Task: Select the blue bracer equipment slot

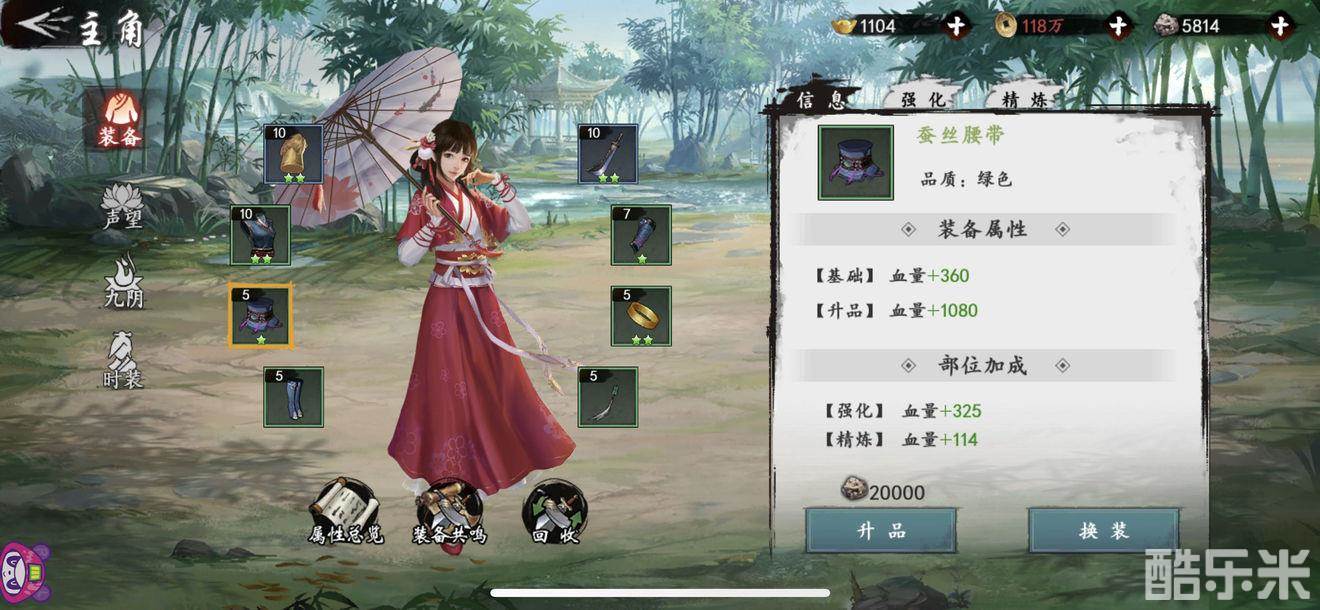Action: click(x=641, y=235)
